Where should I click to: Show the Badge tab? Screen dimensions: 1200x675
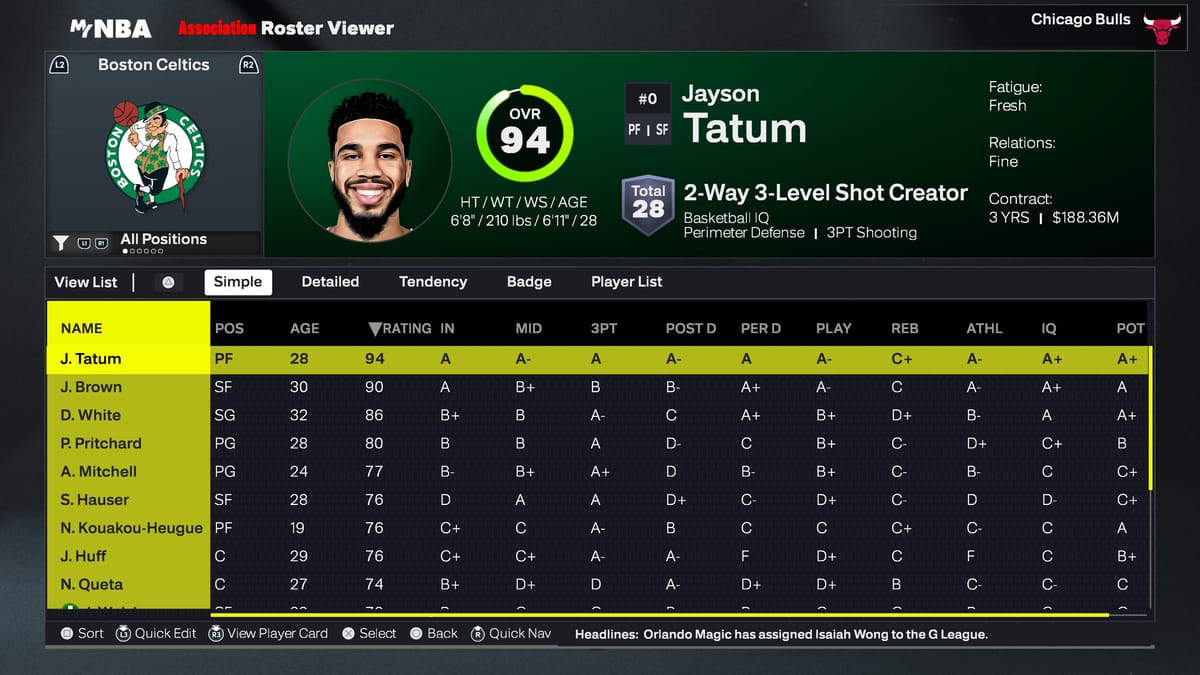tap(529, 282)
